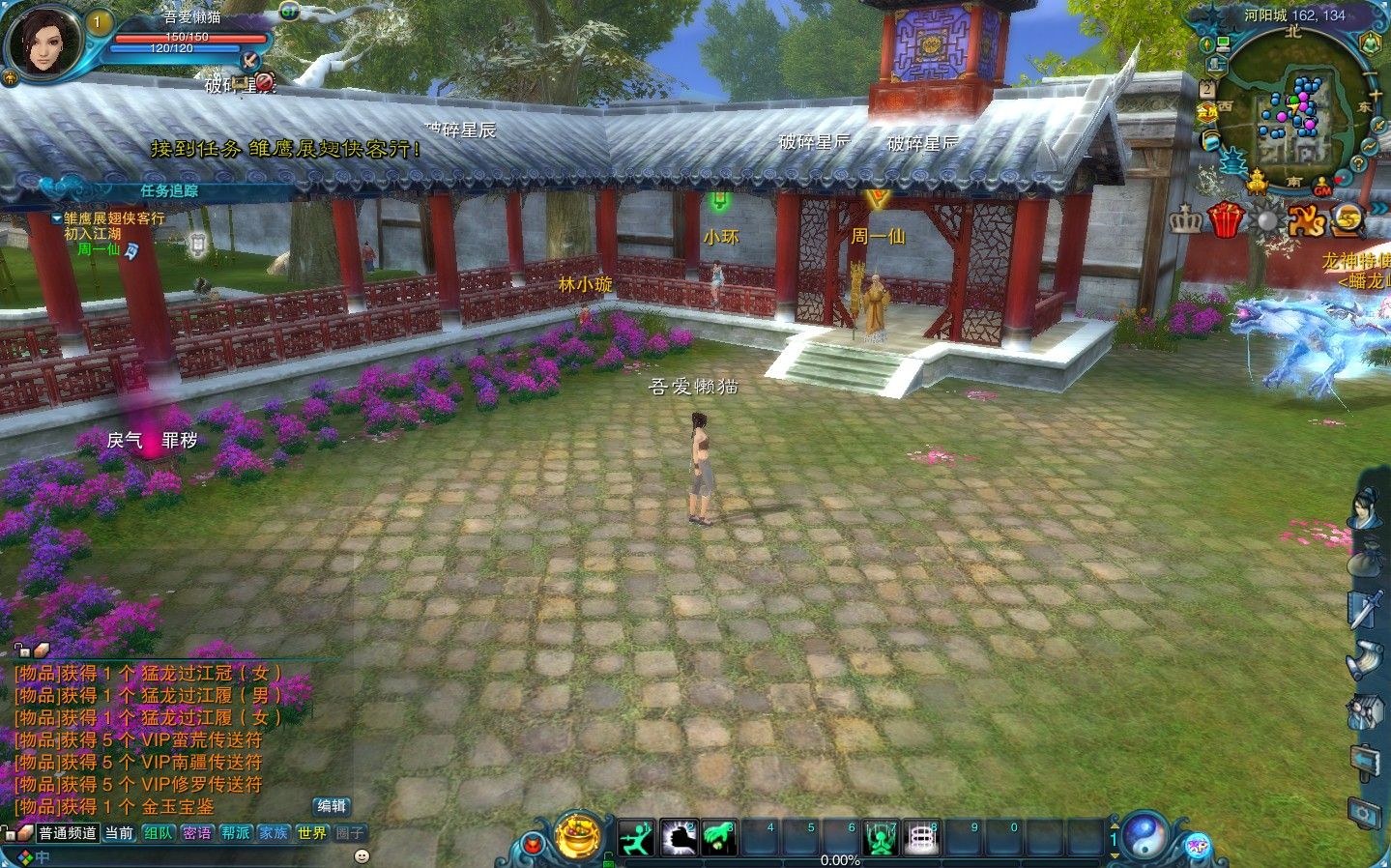This screenshot has width=1391, height=868.
Task: Select the 组队 team chat tab
Action: point(159,833)
